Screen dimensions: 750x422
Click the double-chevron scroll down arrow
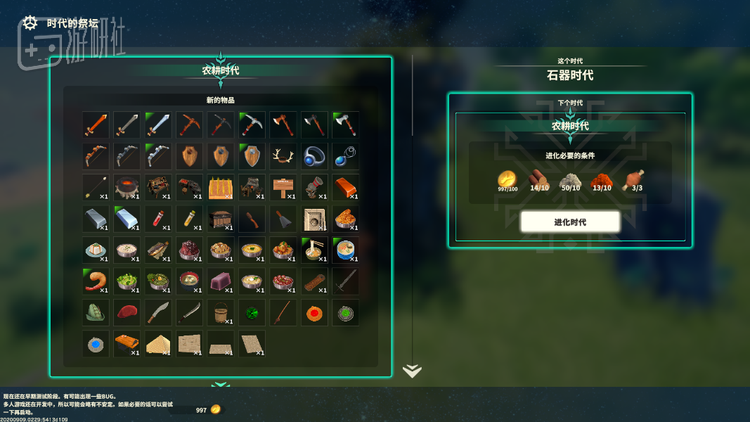[x=412, y=371]
